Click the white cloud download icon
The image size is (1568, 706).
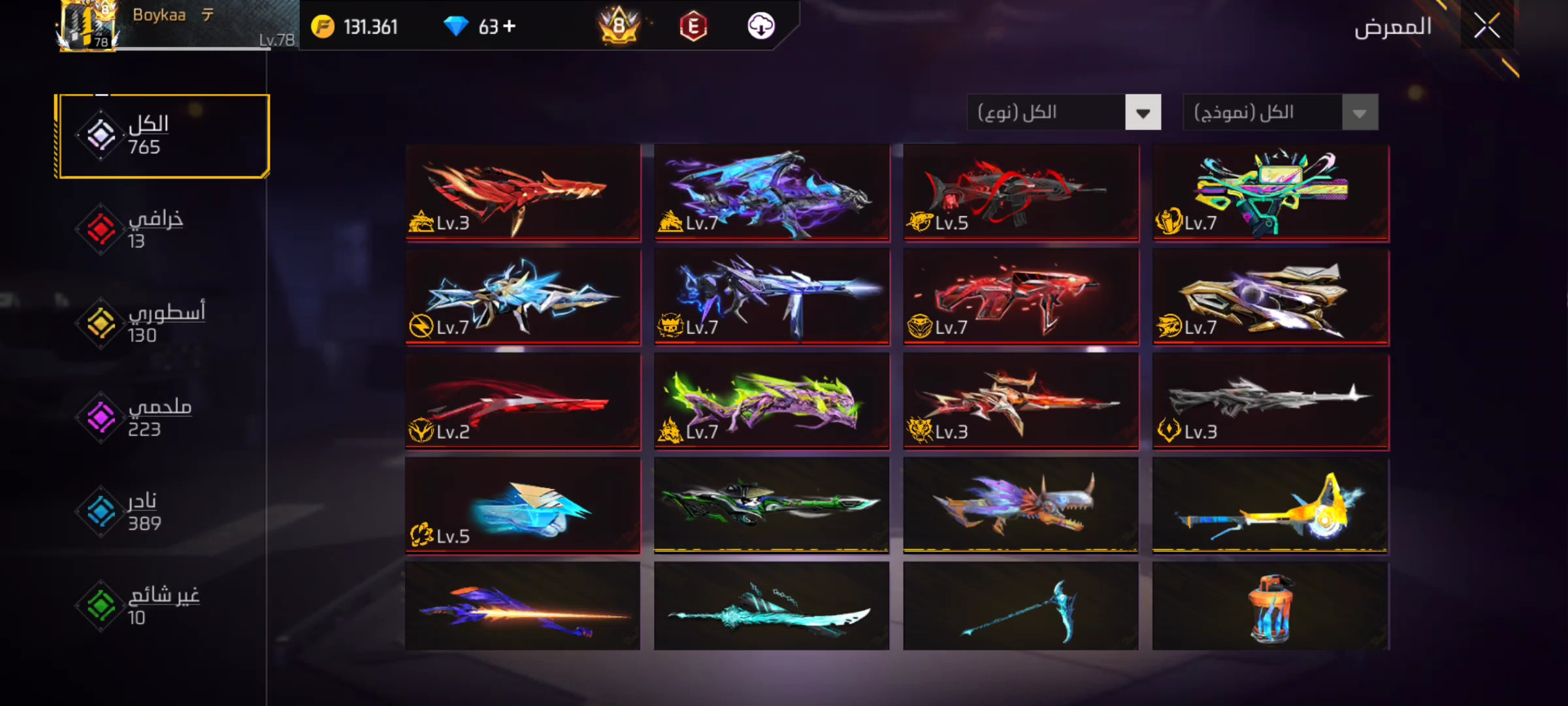[760, 26]
